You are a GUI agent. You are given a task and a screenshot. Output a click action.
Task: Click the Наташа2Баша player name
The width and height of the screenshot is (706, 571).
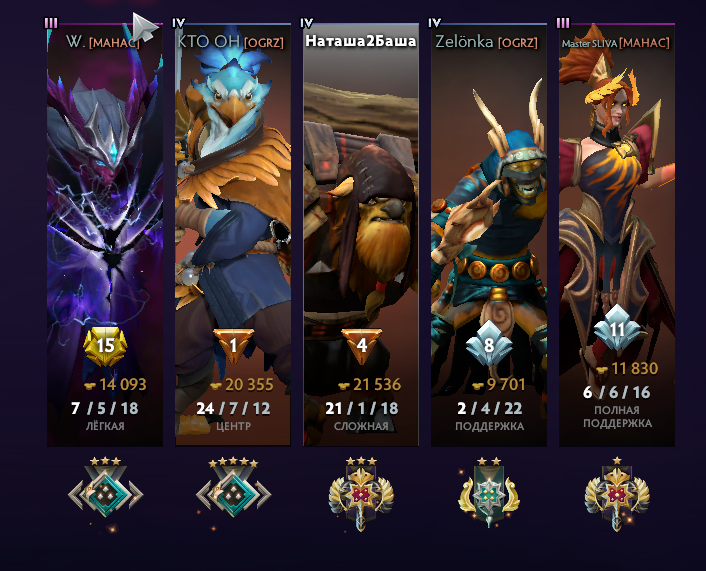[x=360, y=42]
